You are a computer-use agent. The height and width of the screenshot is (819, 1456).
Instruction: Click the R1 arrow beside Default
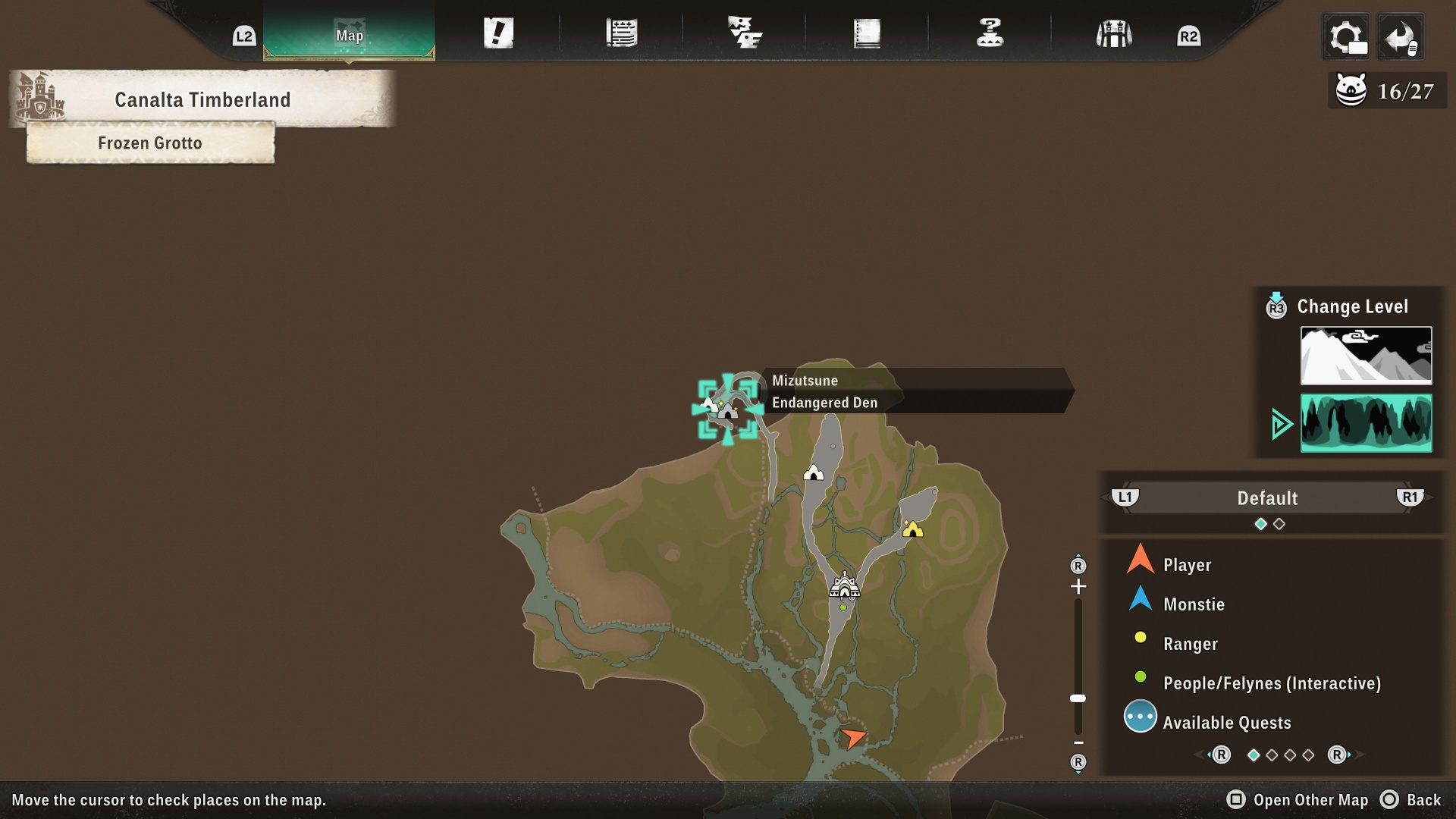[x=1410, y=498]
